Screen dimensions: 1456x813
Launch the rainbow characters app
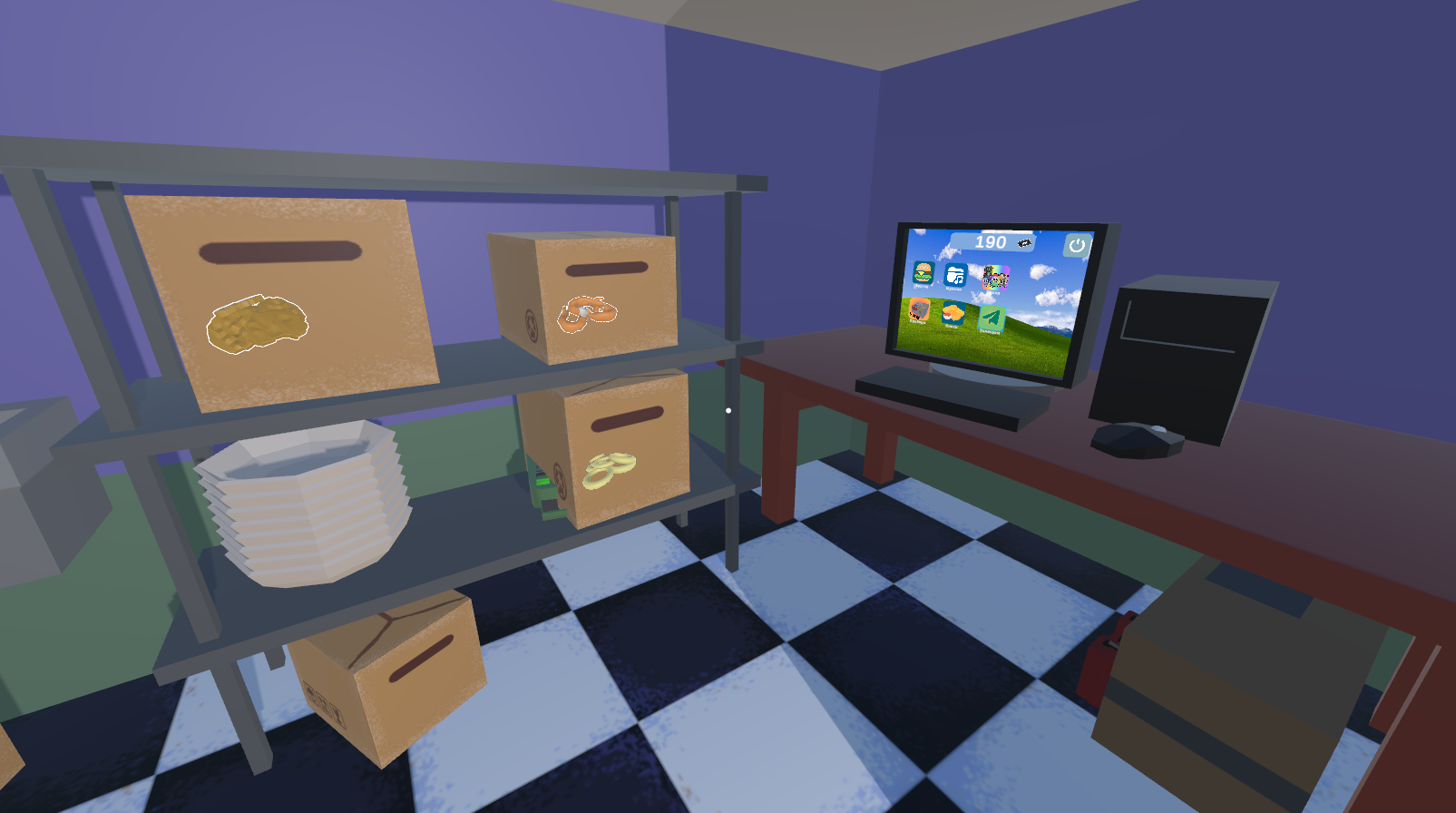tap(996, 277)
